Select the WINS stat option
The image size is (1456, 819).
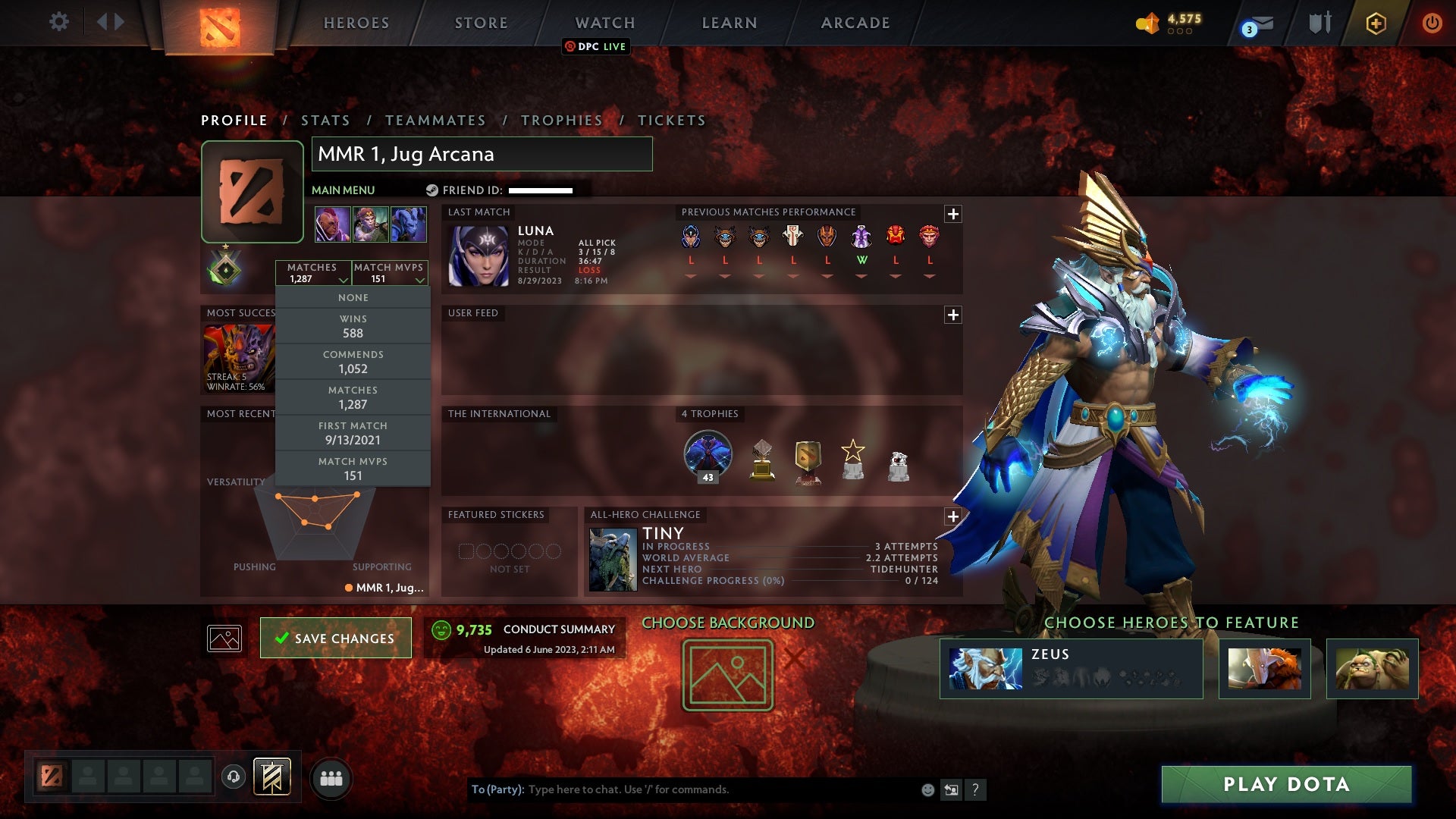[x=353, y=326]
